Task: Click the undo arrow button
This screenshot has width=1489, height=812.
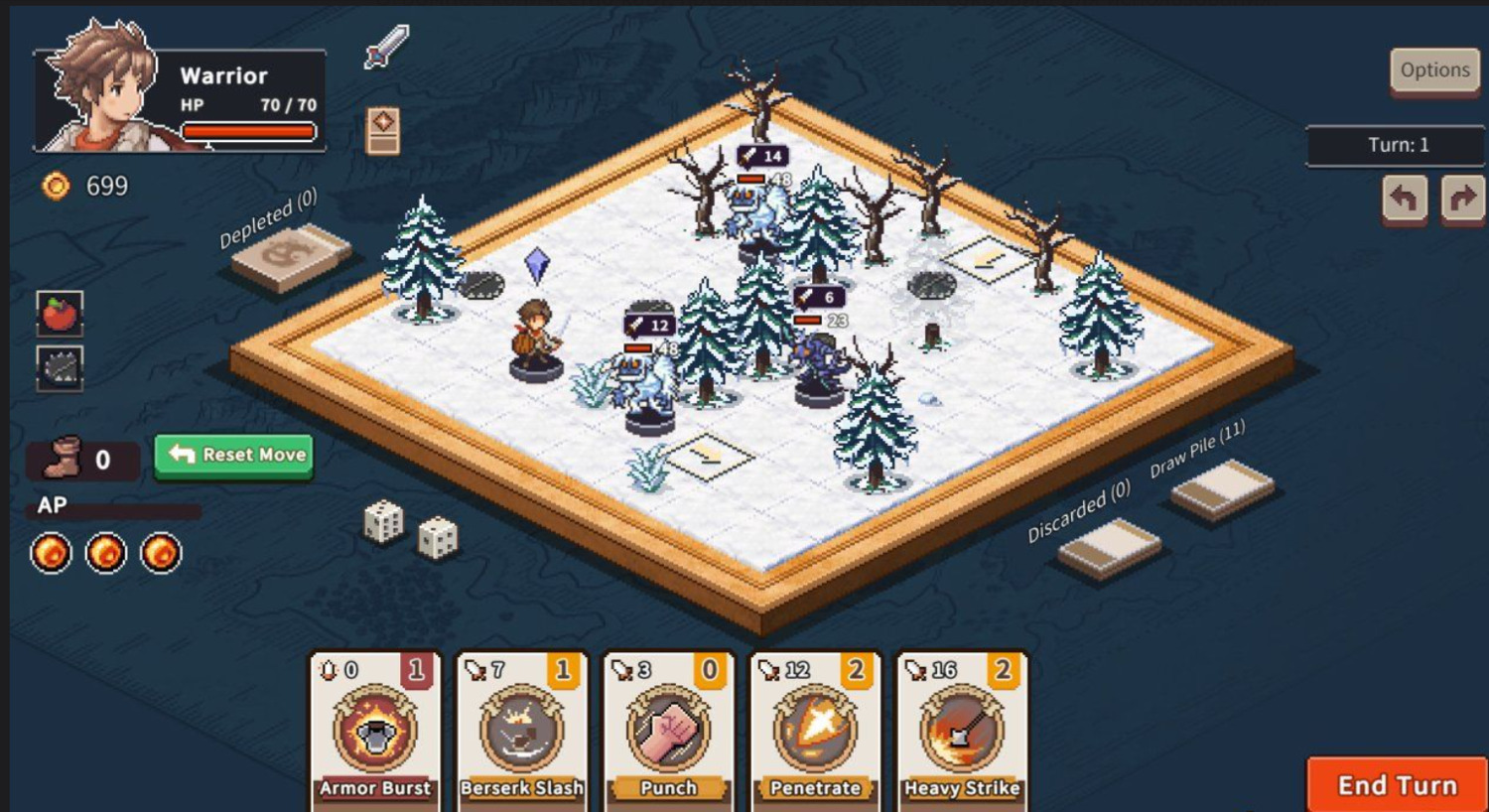Action: [1404, 199]
